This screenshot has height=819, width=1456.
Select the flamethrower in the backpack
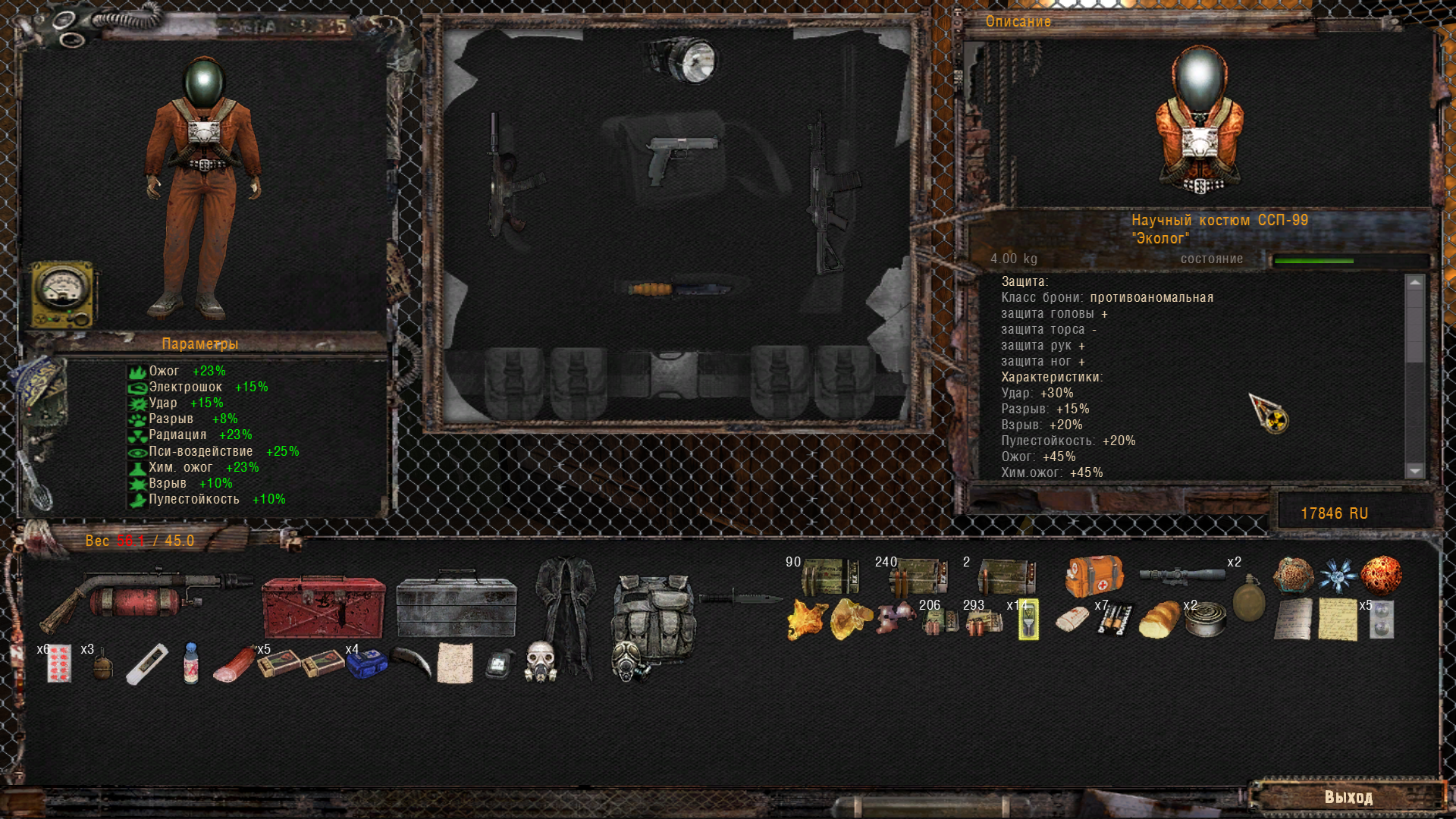144,598
